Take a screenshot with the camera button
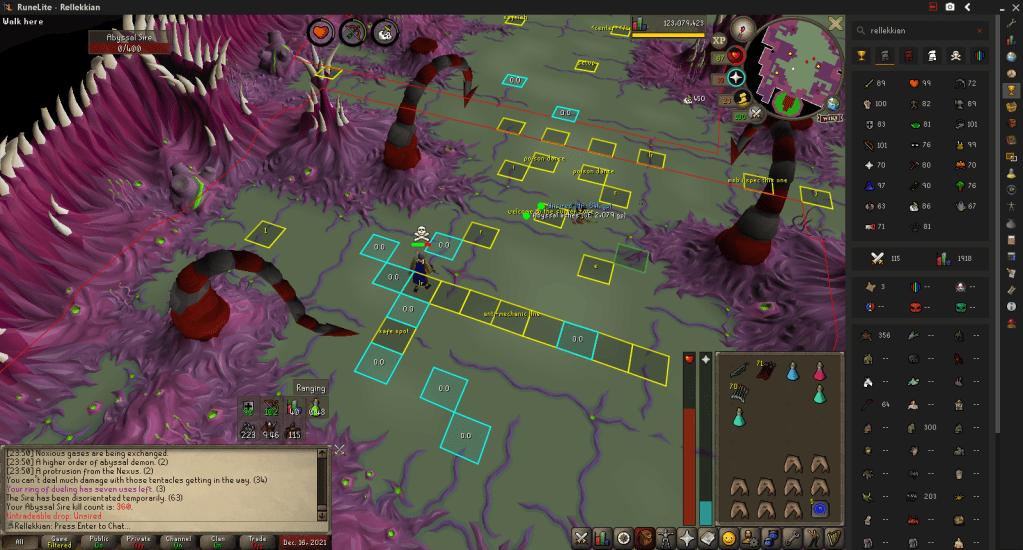 point(948,8)
